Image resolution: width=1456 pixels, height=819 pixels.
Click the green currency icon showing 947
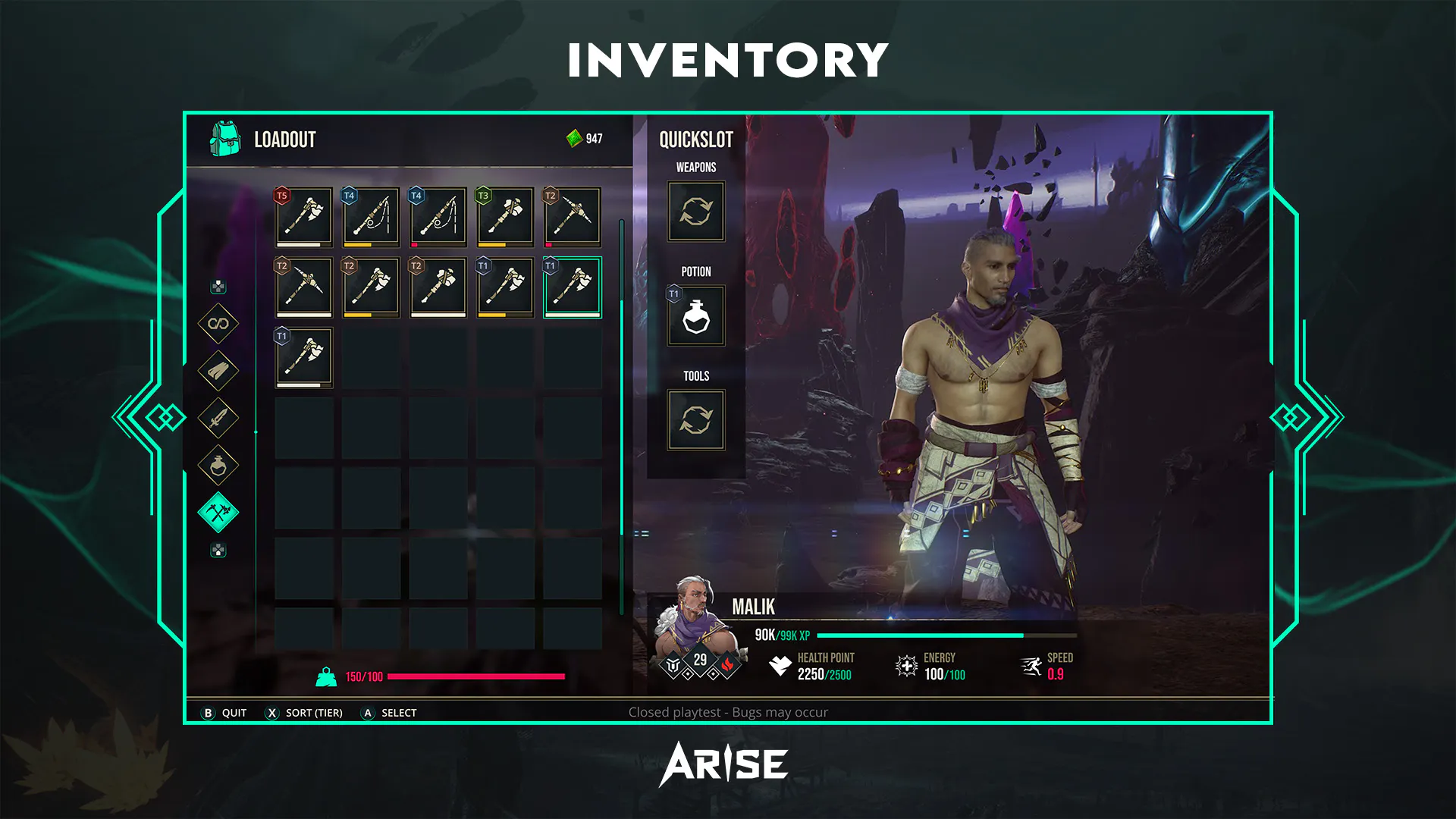click(574, 137)
